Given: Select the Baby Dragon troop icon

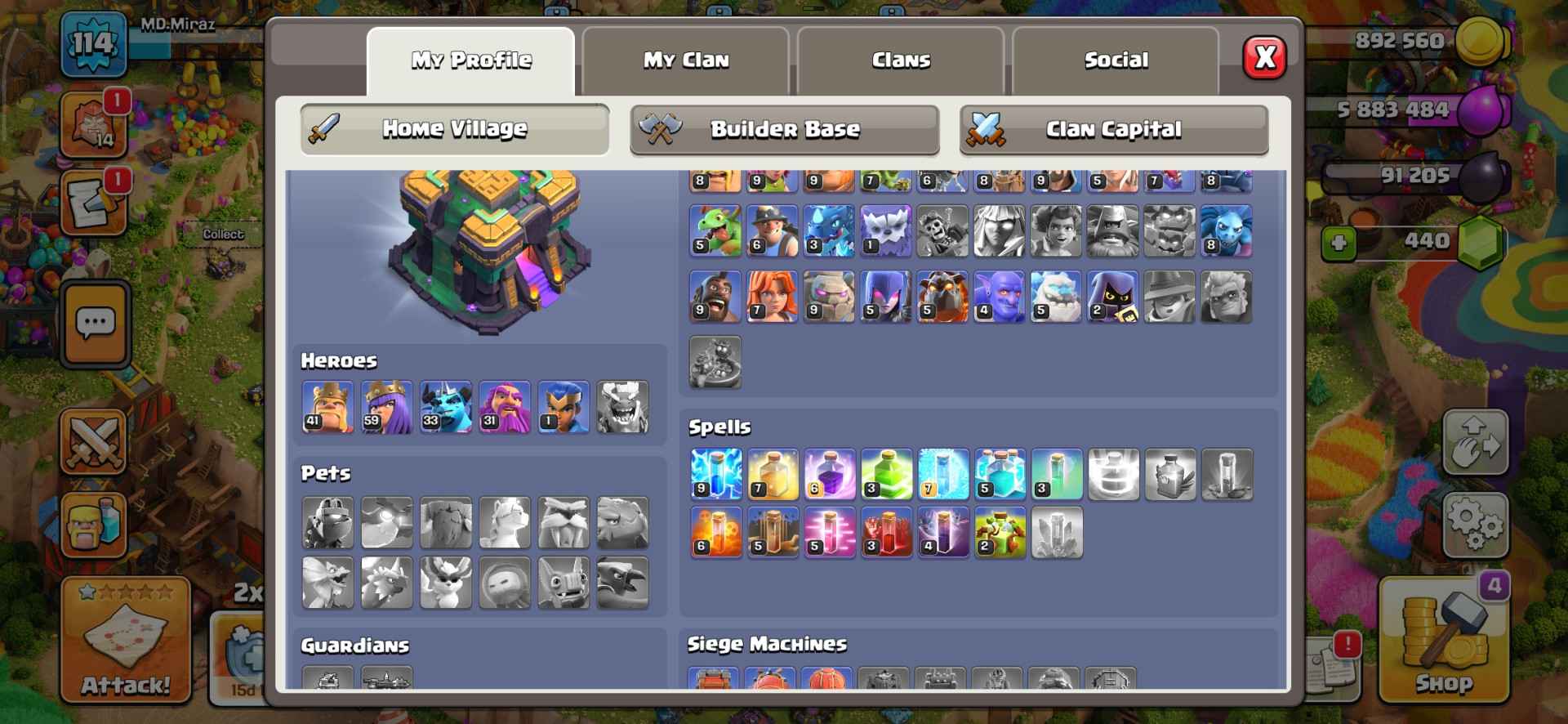Looking at the screenshot, I should tap(716, 231).
